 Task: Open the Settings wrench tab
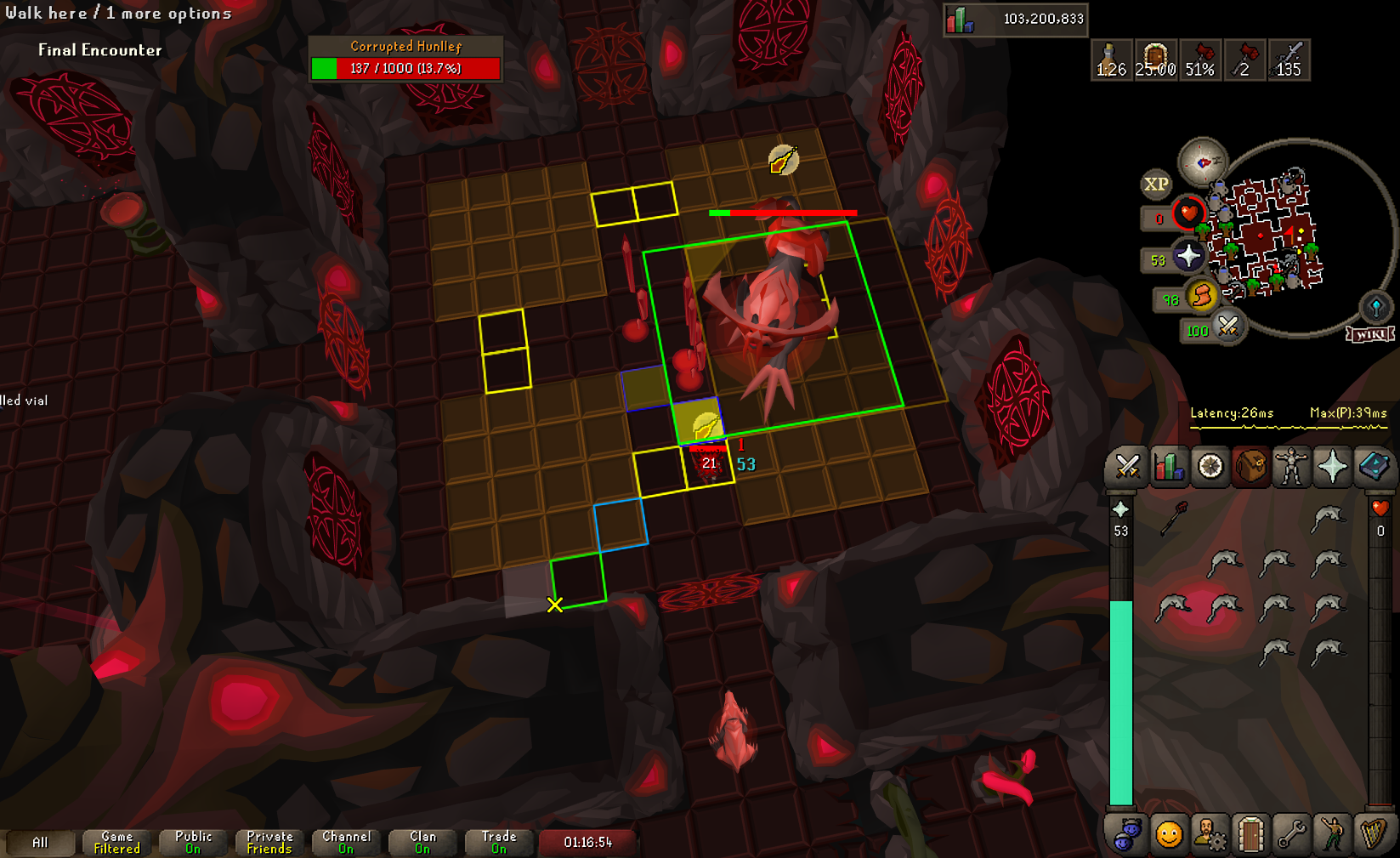pyautogui.click(x=1291, y=835)
